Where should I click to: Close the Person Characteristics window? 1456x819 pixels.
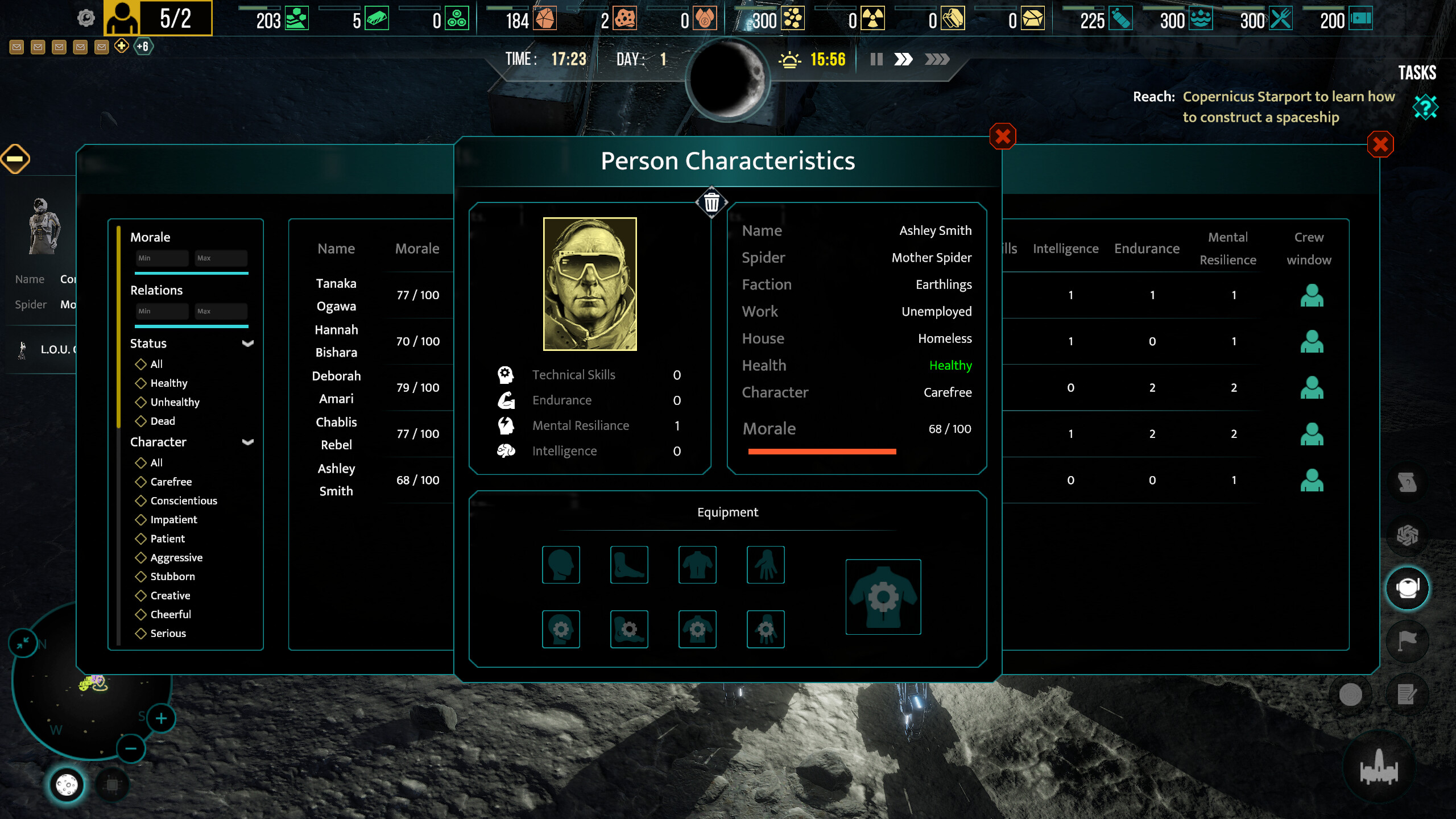pyautogui.click(x=1003, y=136)
